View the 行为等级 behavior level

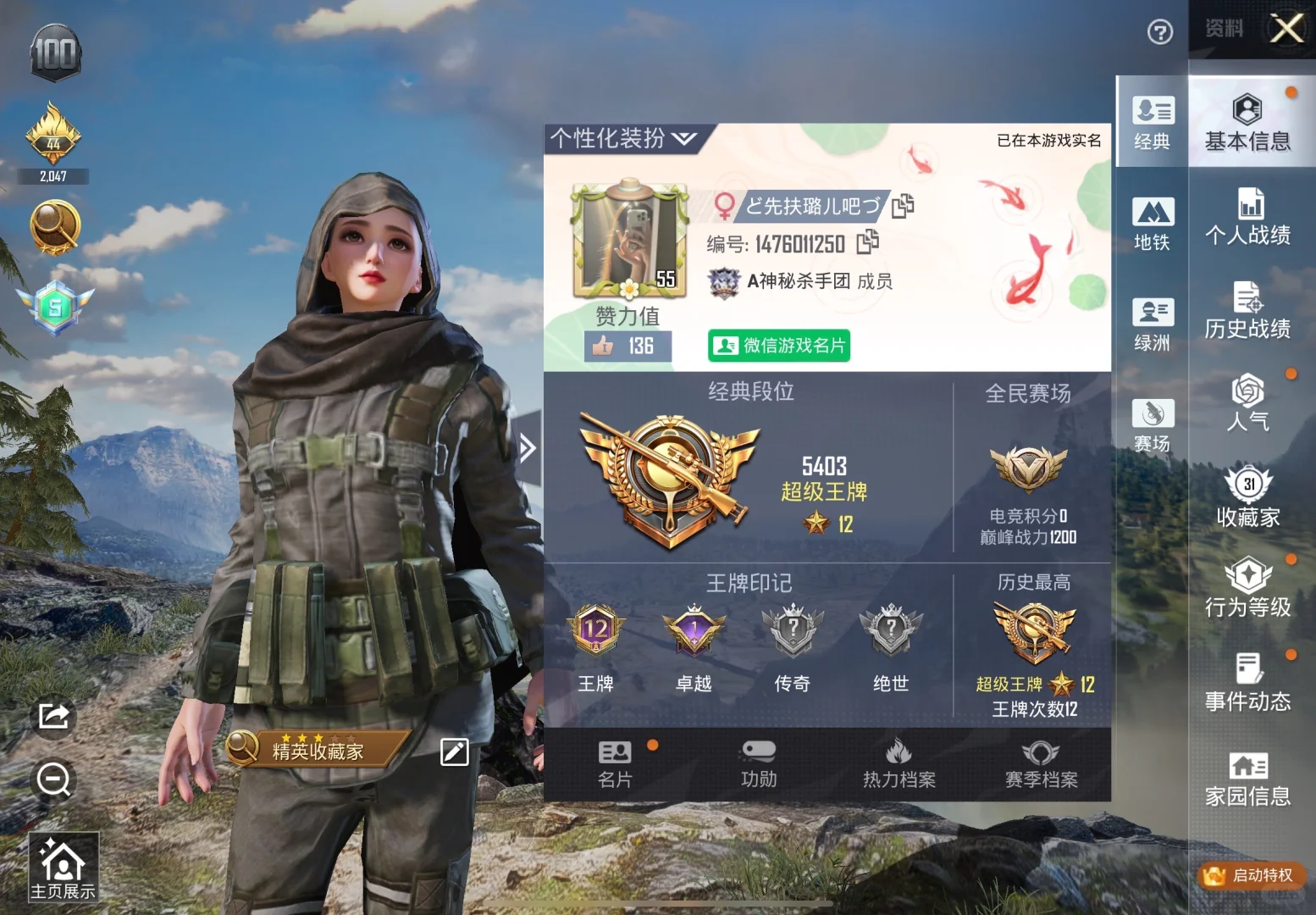1247,588
